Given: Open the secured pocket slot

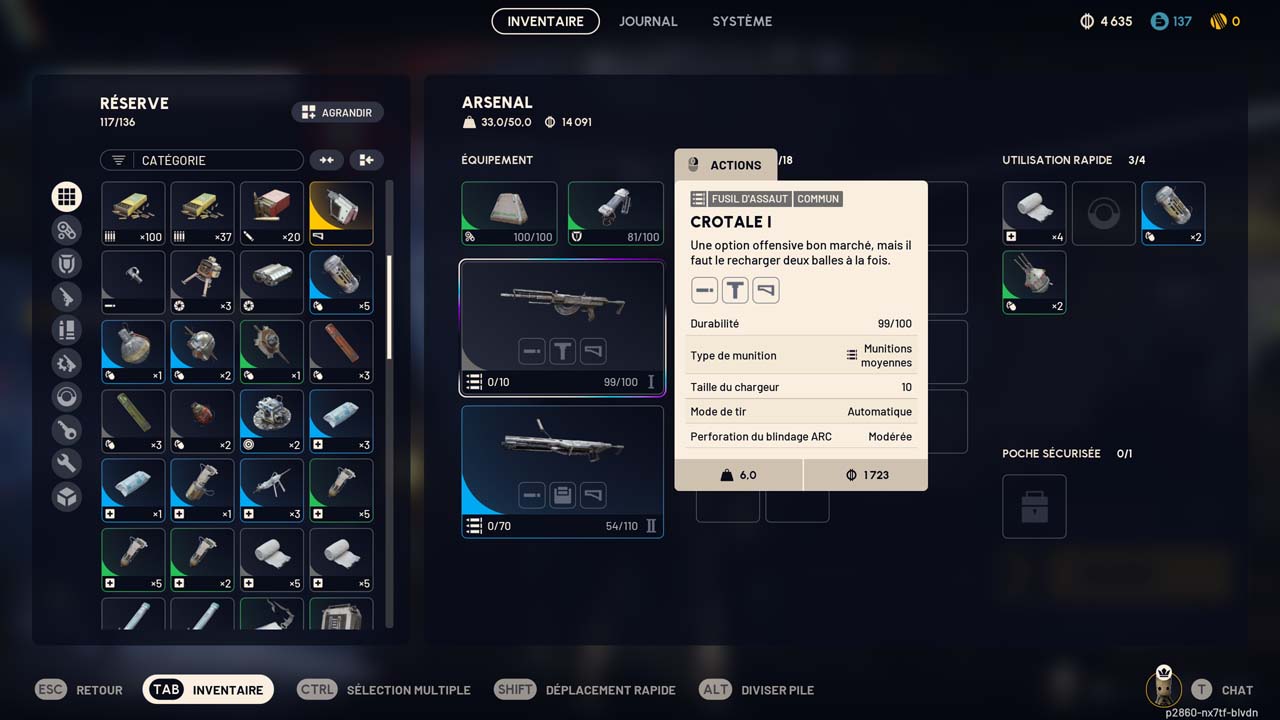Looking at the screenshot, I should point(1034,506).
